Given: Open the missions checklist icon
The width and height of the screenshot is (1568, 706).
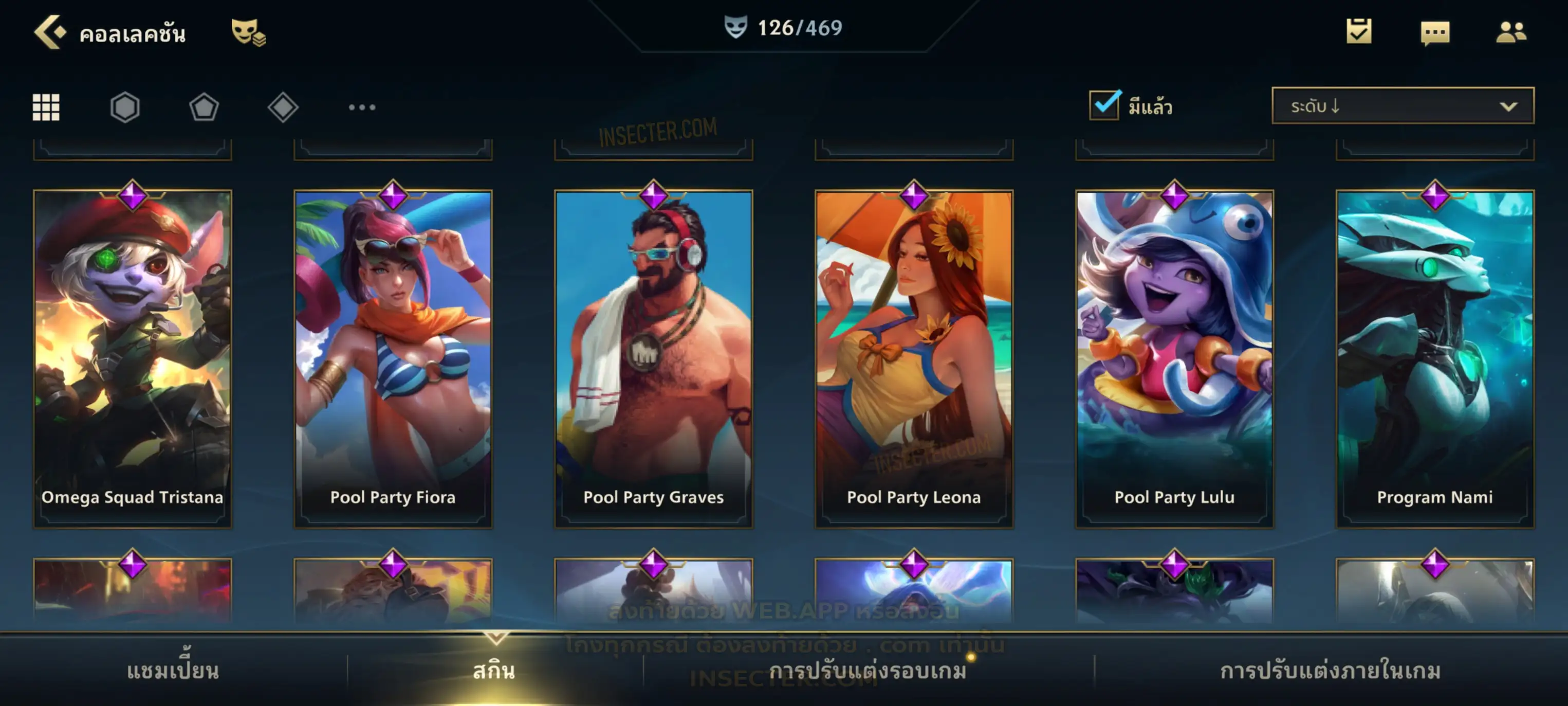Looking at the screenshot, I should pos(1359,31).
